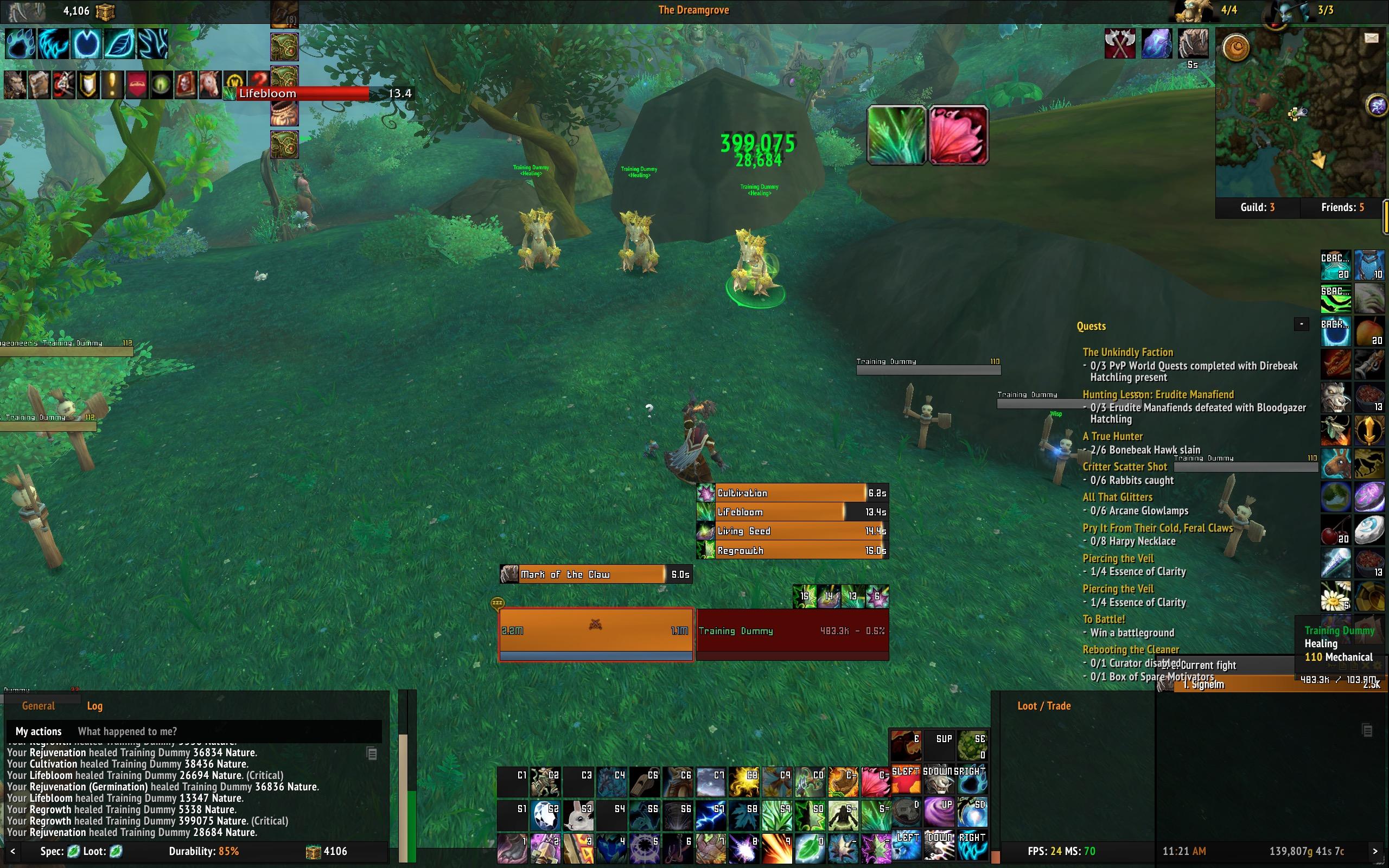1389x868 pixels.
Task: Use the white rabbit action slot
Action: 578,816
